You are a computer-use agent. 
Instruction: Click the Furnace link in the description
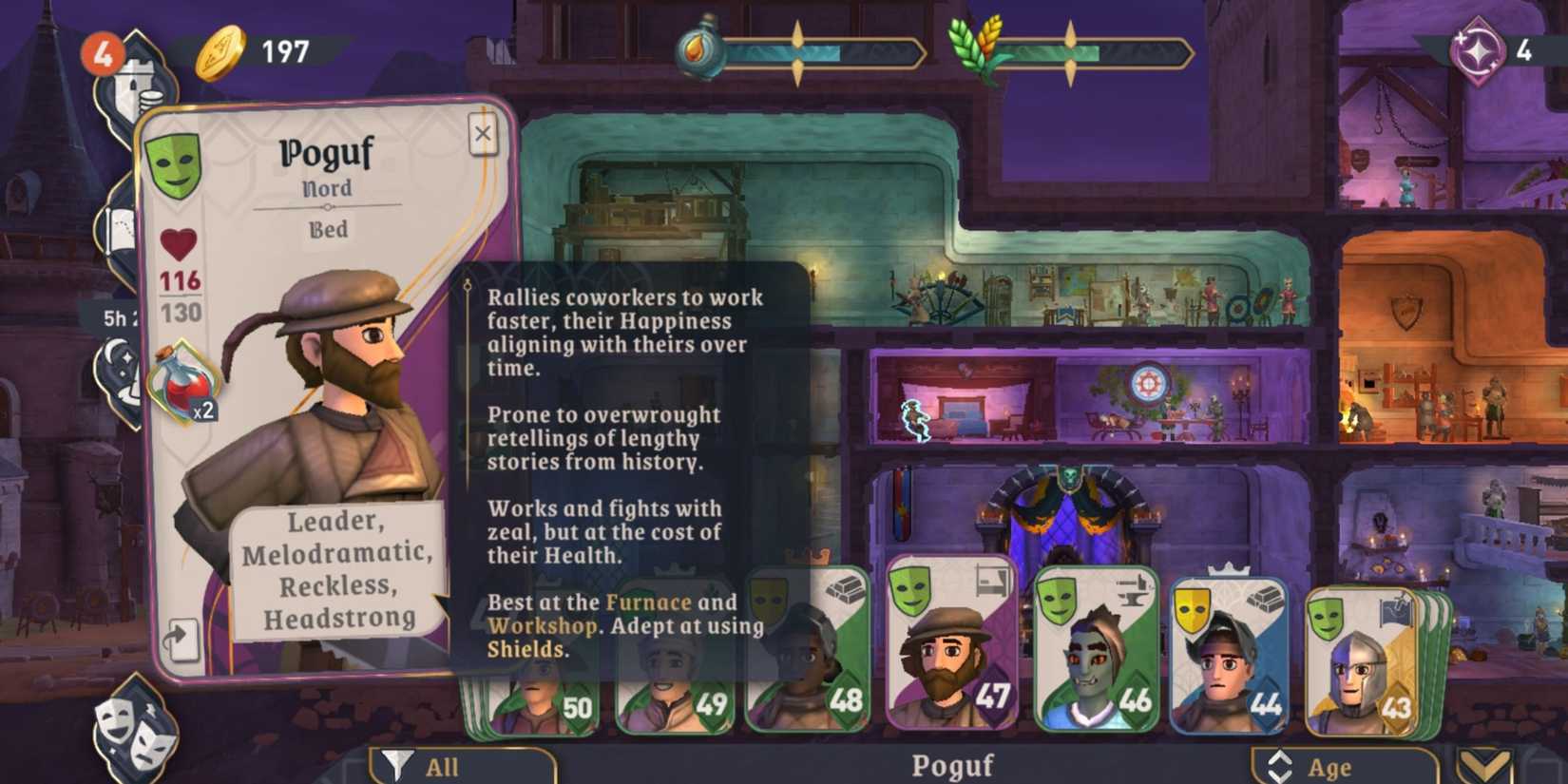tap(650, 601)
